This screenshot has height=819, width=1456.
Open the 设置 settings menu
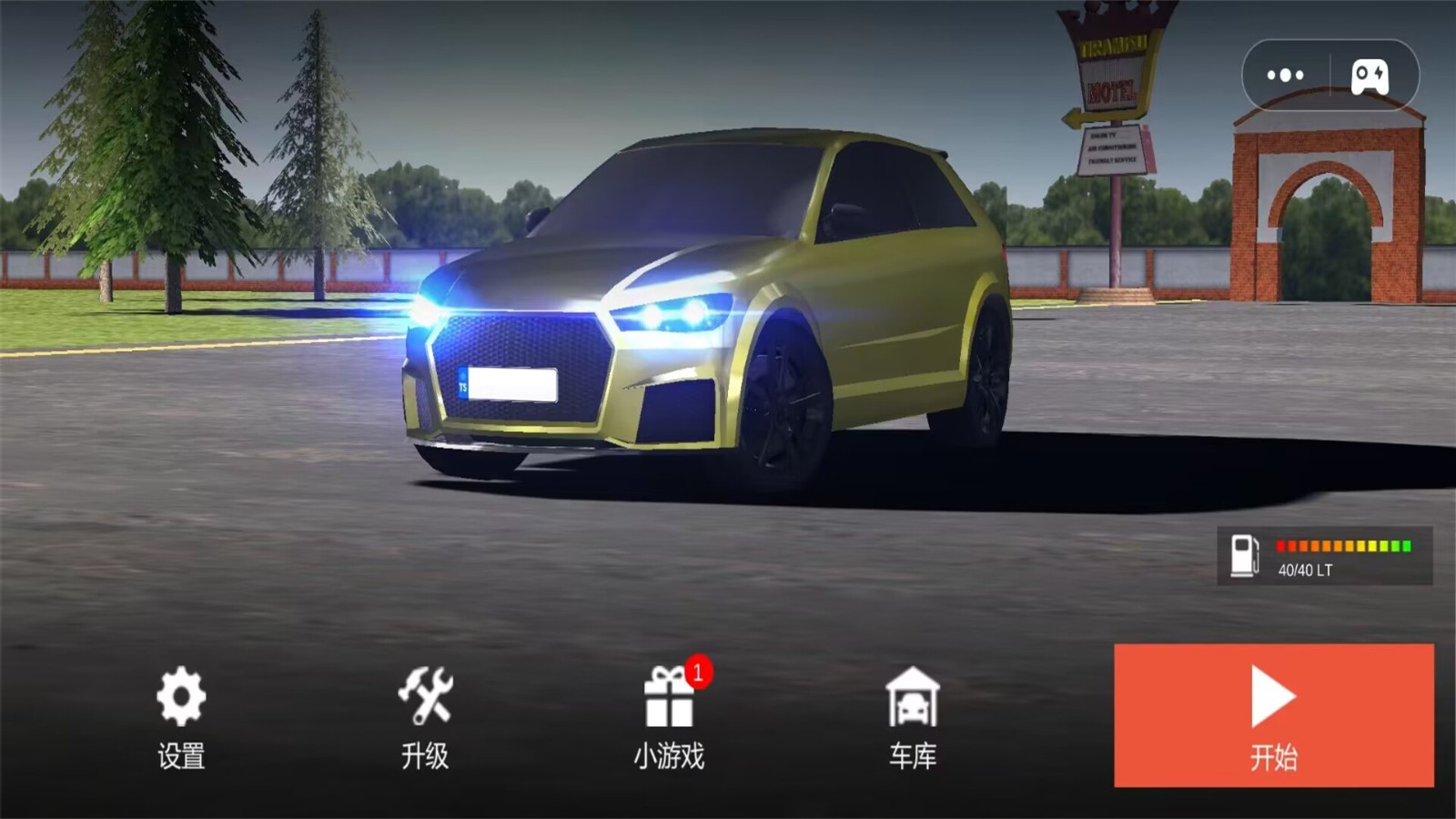pyautogui.click(x=181, y=716)
